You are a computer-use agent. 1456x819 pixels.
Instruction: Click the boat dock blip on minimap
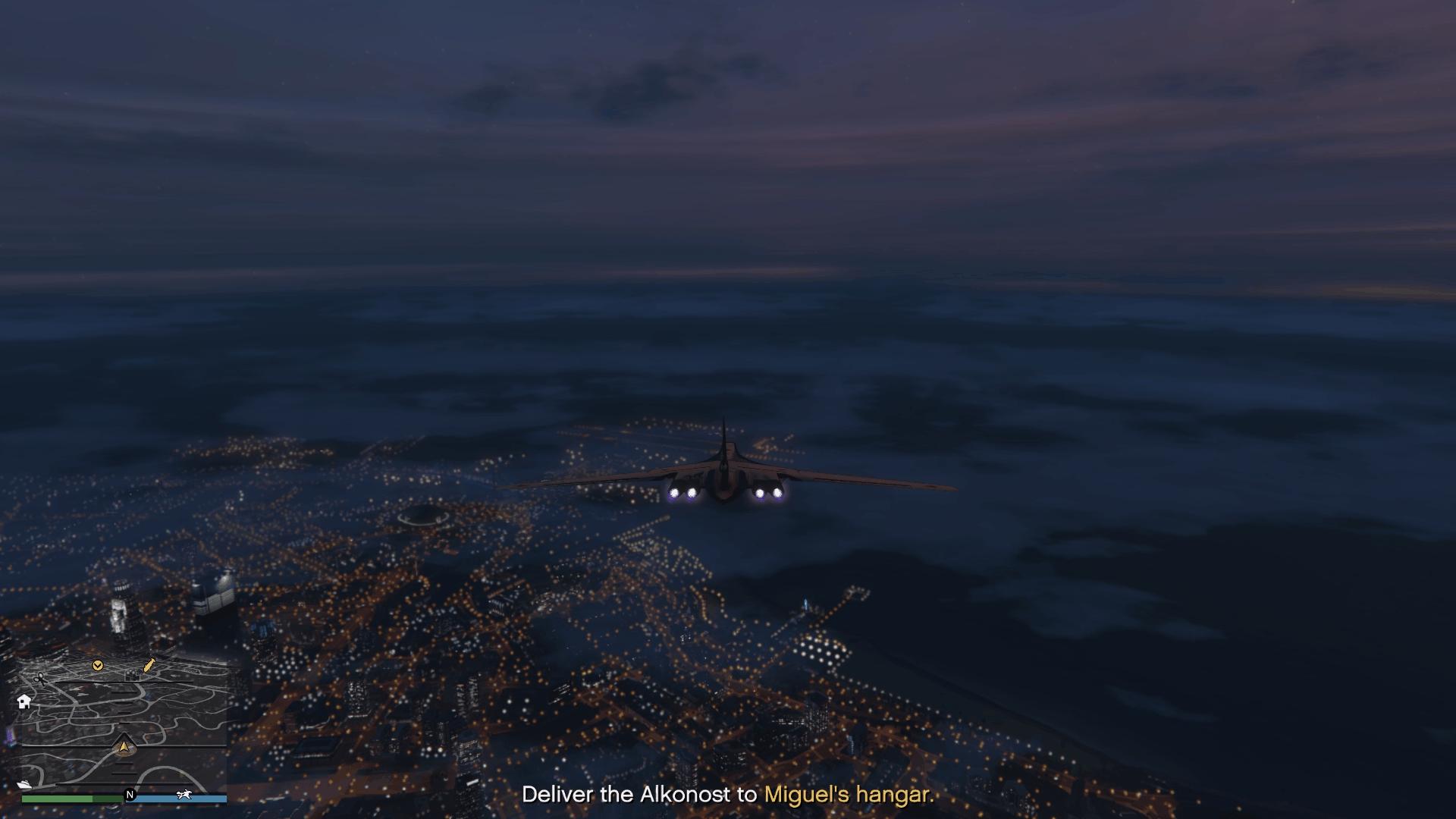tap(24, 785)
